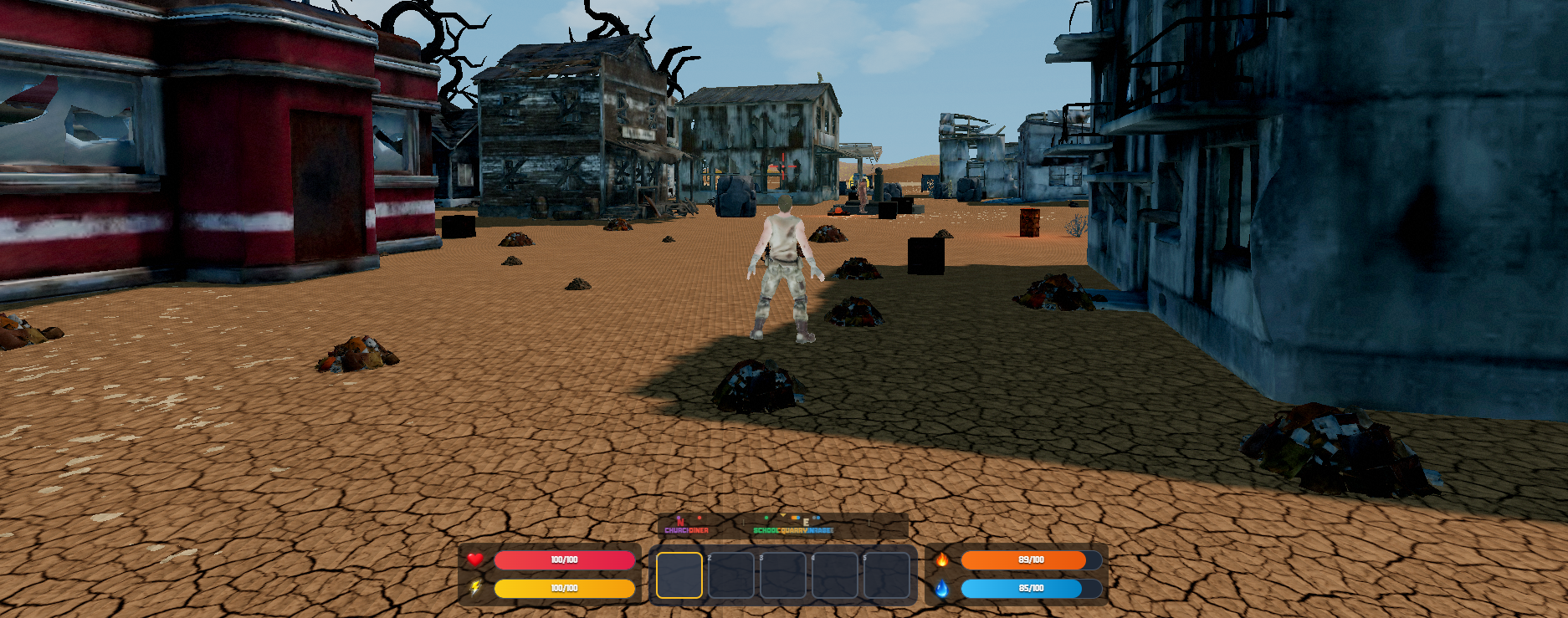
Task: Click the N marker on the compass
Action: tap(680, 522)
